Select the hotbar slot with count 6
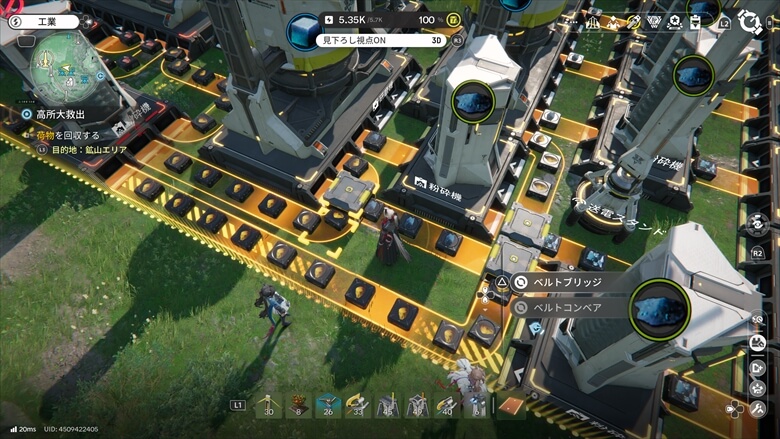The width and height of the screenshot is (780, 439). click(x=477, y=404)
